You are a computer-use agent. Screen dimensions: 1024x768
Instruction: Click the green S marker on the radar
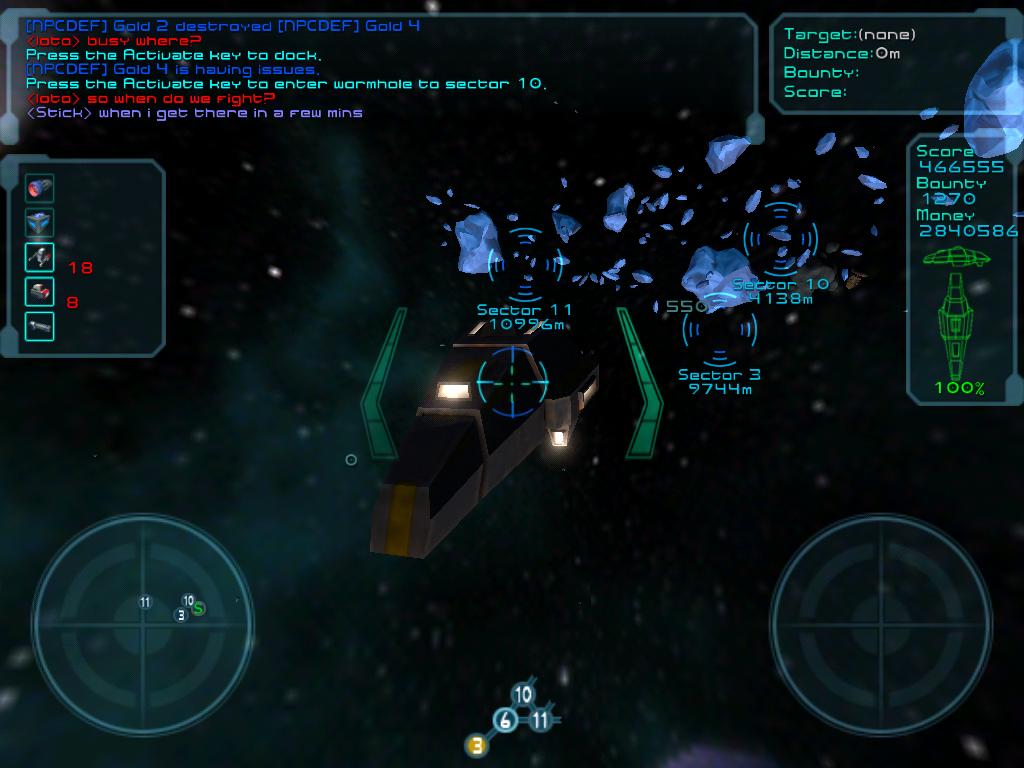(199, 608)
